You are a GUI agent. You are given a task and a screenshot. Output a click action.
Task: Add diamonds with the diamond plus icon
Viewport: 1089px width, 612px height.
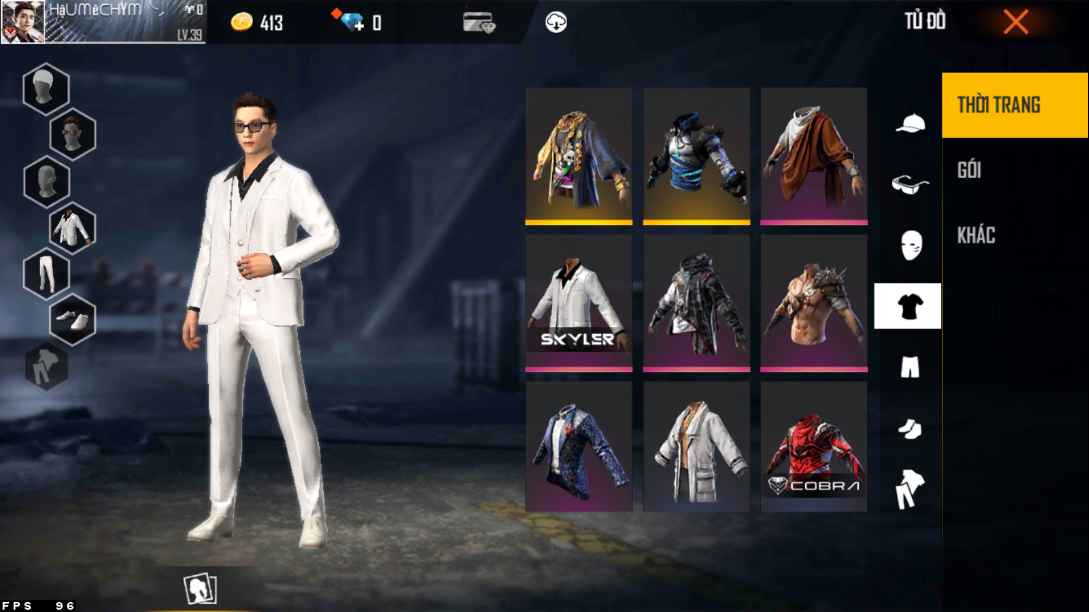click(x=353, y=22)
